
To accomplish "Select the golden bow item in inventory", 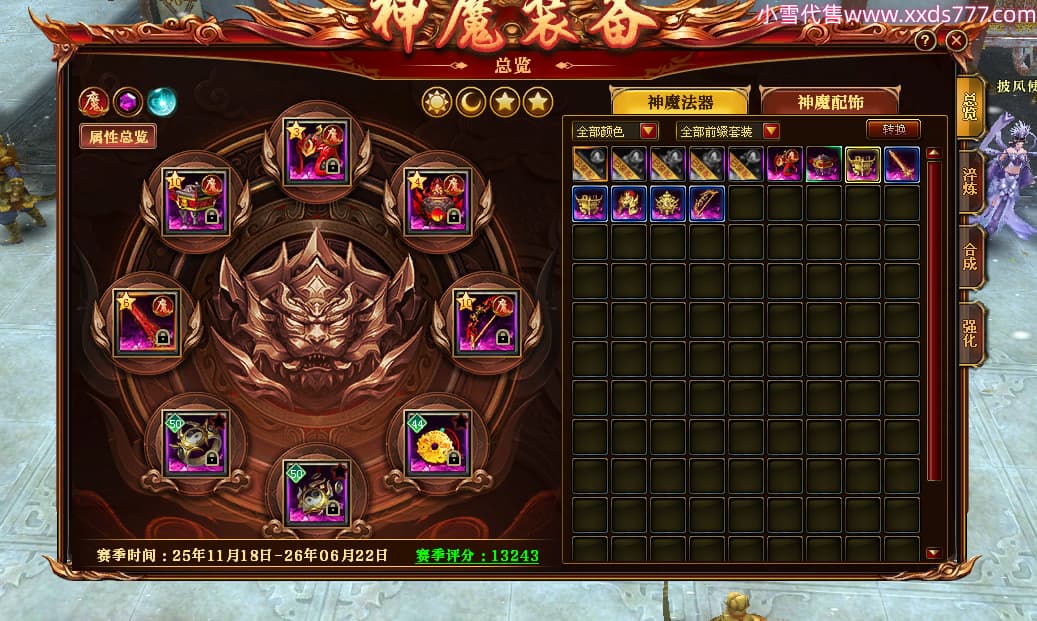I will click(x=707, y=203).
